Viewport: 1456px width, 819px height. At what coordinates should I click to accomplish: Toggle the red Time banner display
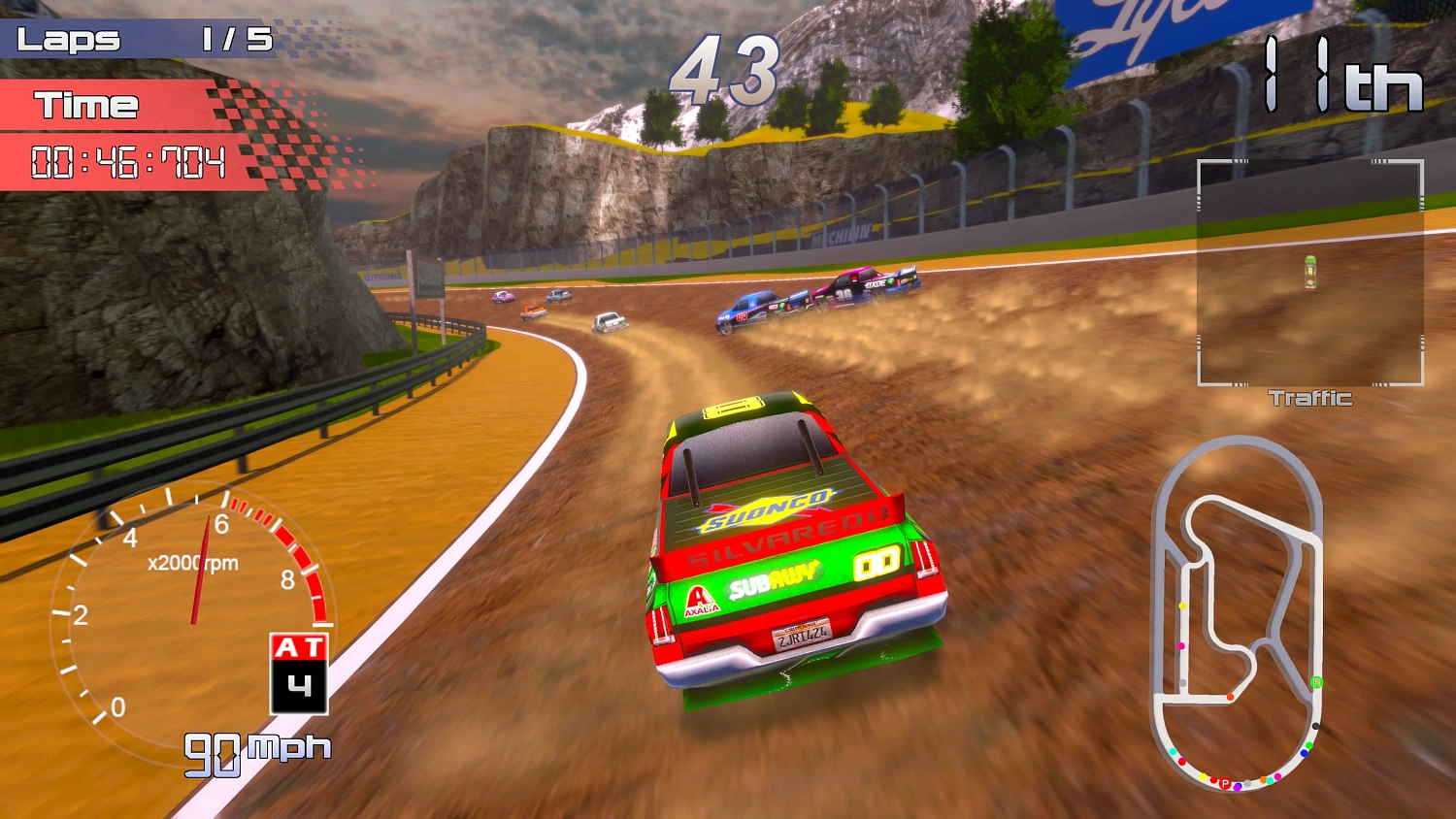click(87, 105)
